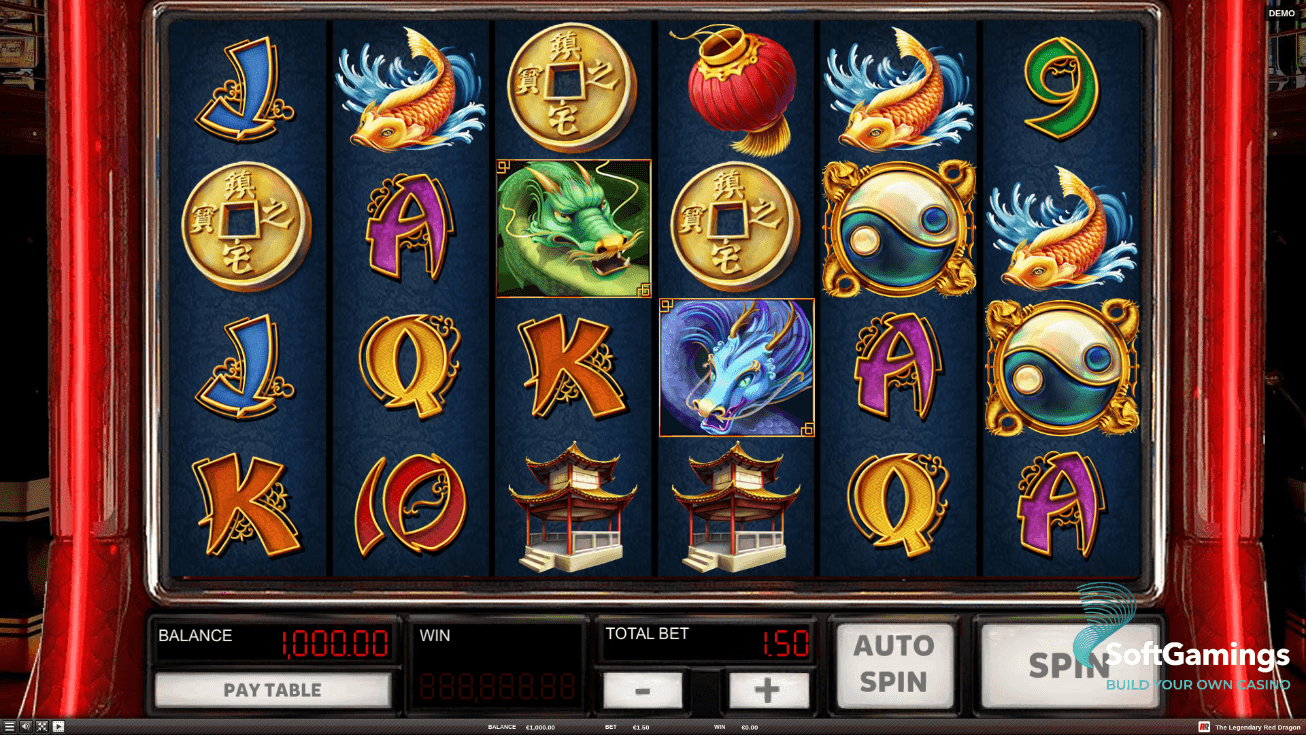Increase the bet with the plus button
The width and height of the screenshot is (1306, 735).
coord(768,690)
